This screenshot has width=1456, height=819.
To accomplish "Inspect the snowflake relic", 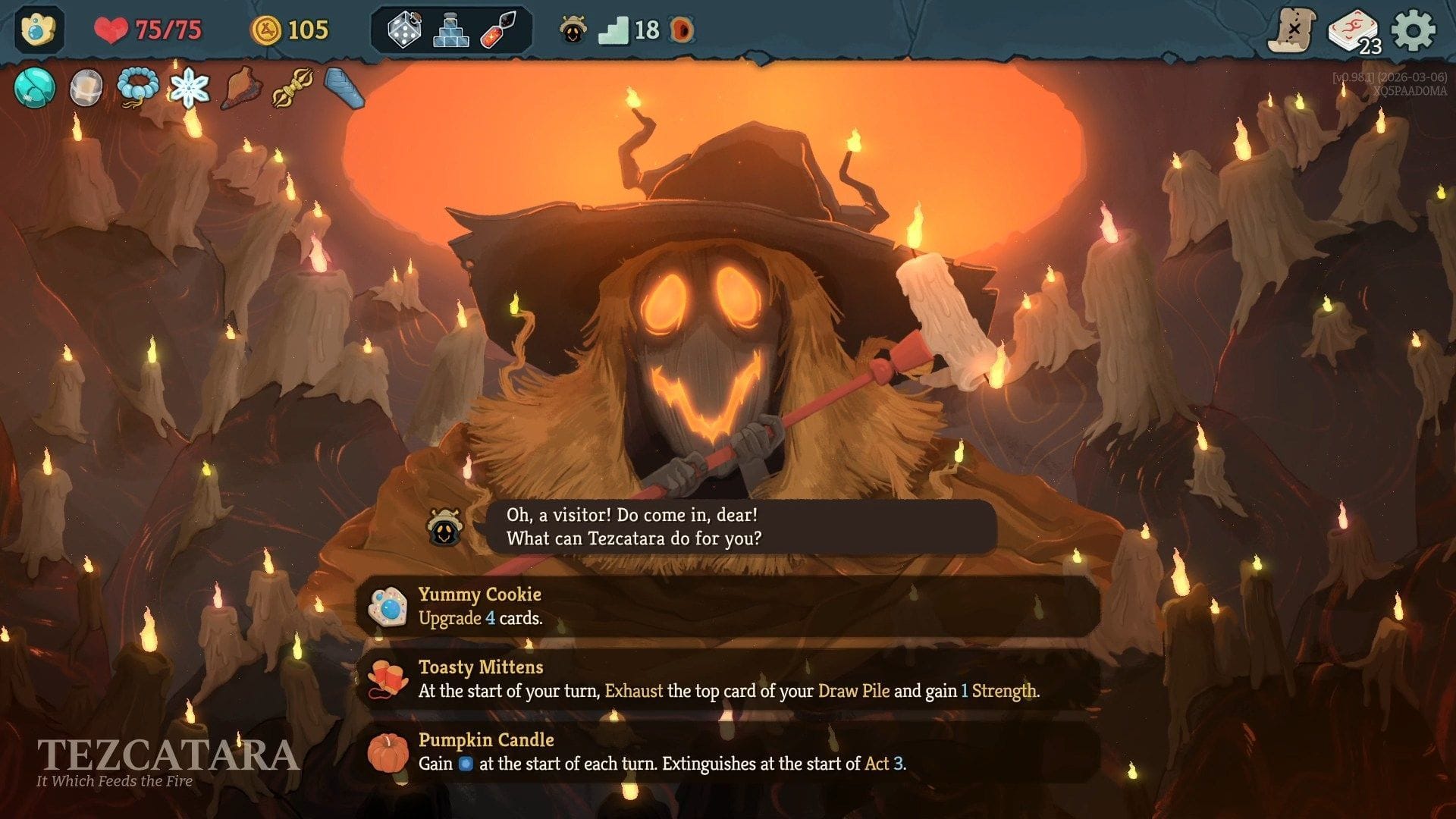I will [191, 89].
